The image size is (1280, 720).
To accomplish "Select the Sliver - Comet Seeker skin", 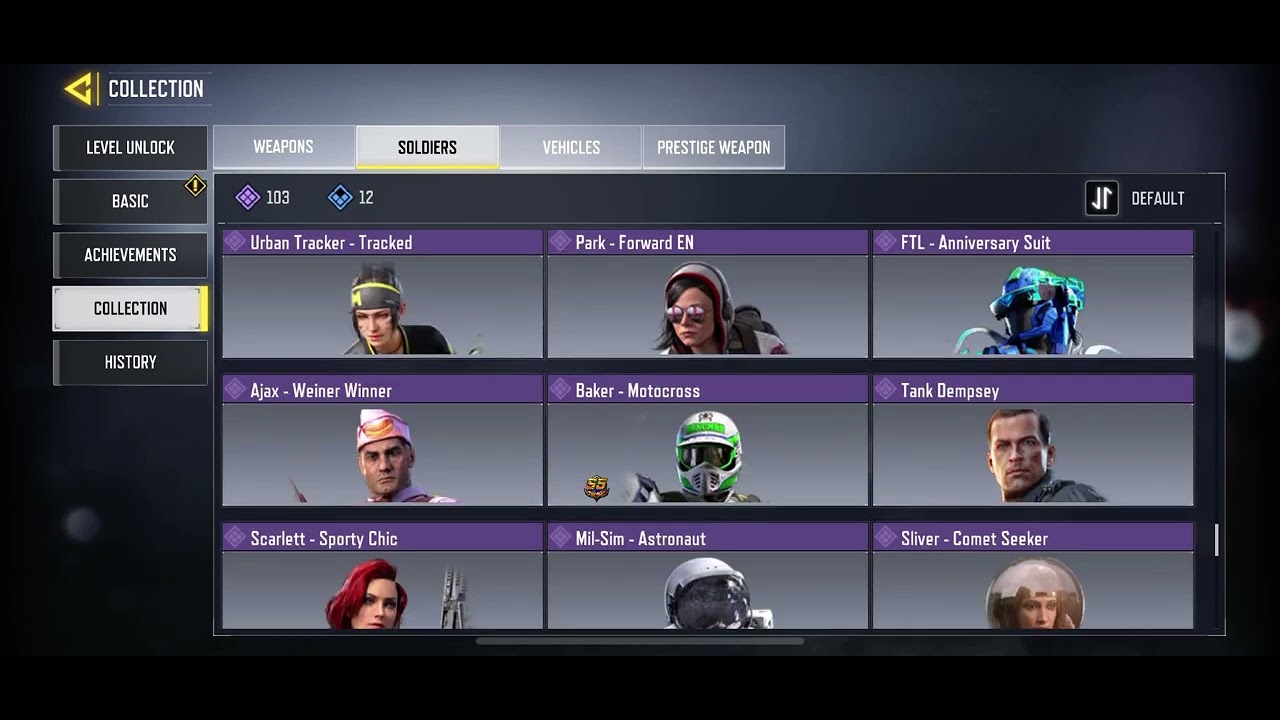I will (x=1033, y=578).
